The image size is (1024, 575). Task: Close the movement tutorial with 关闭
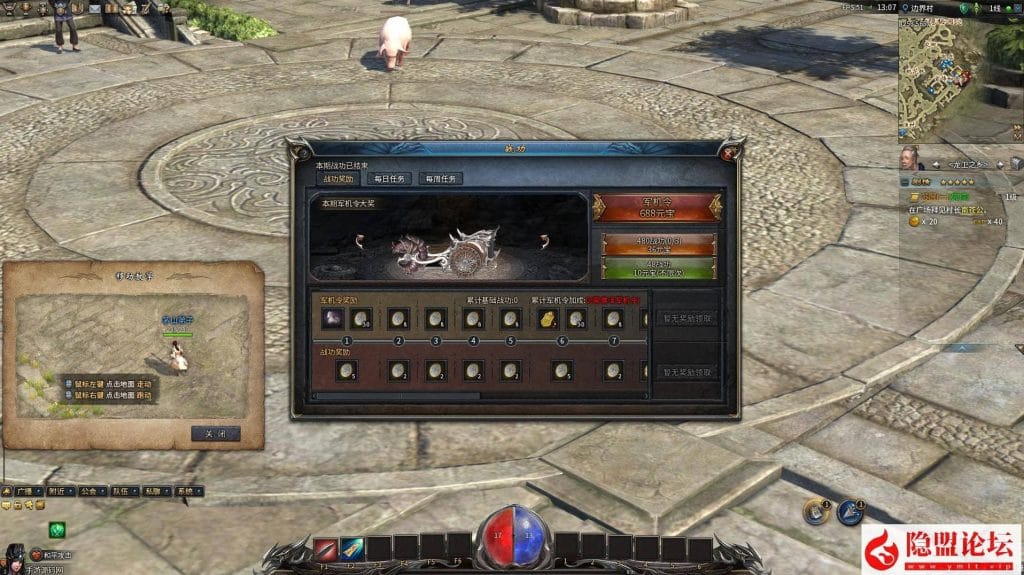215,434
